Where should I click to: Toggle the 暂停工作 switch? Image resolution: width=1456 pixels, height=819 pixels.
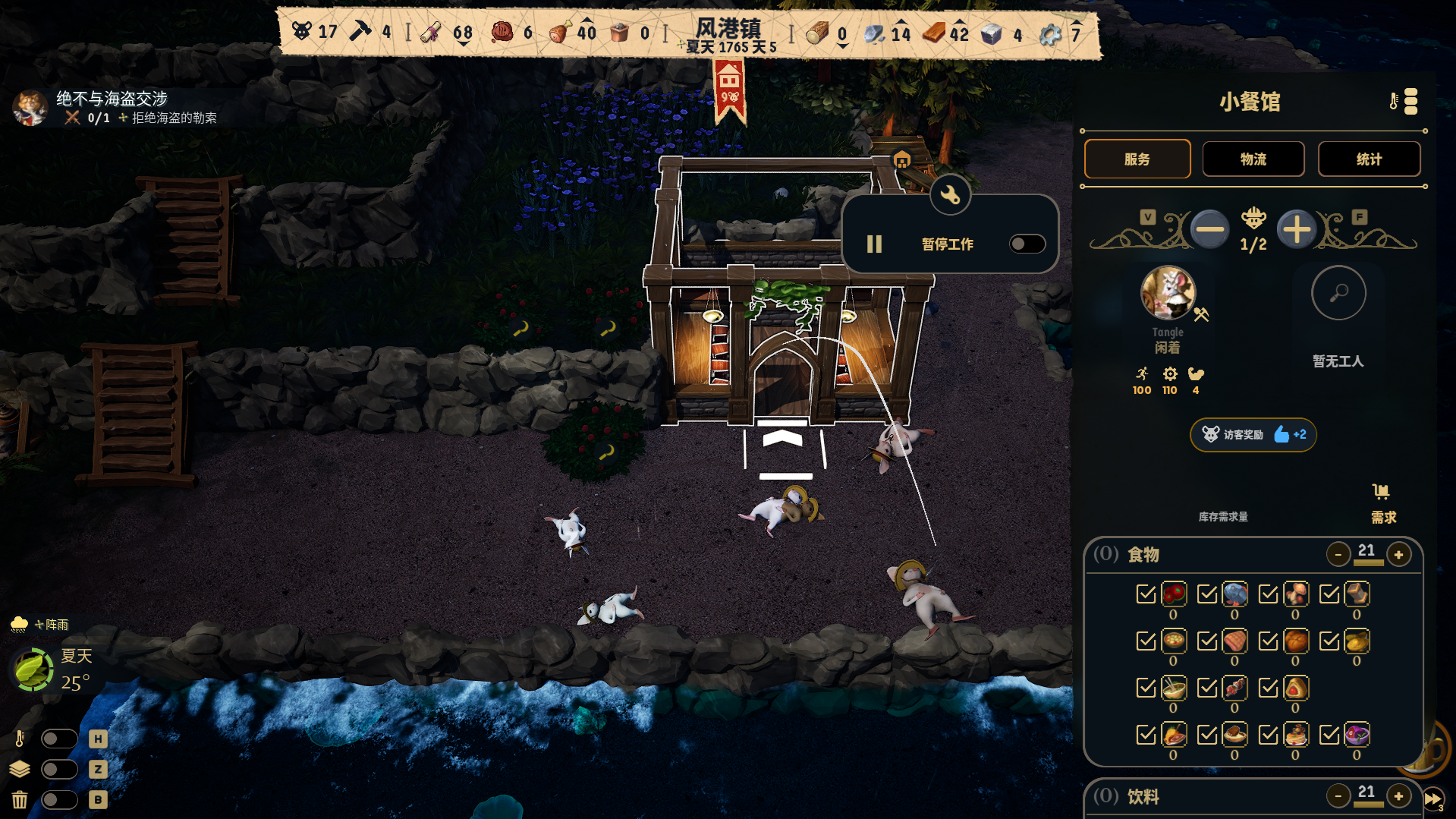pos(1027,244)
